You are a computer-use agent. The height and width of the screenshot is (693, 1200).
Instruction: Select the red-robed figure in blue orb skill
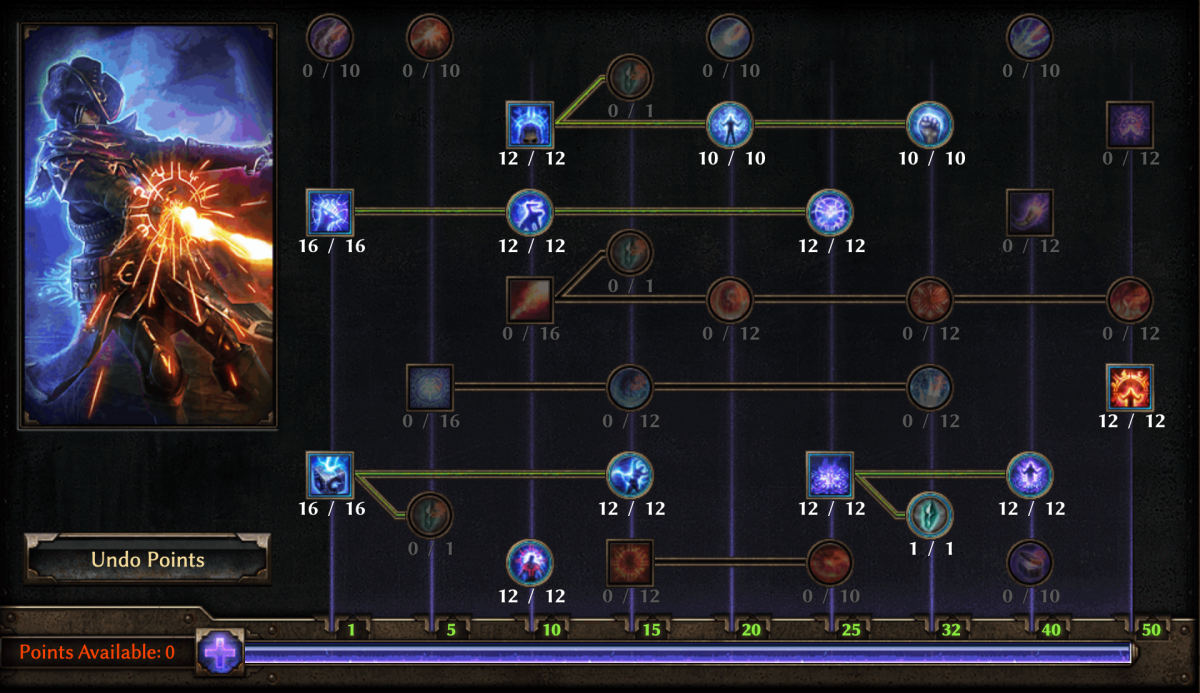tap(530, 562)
